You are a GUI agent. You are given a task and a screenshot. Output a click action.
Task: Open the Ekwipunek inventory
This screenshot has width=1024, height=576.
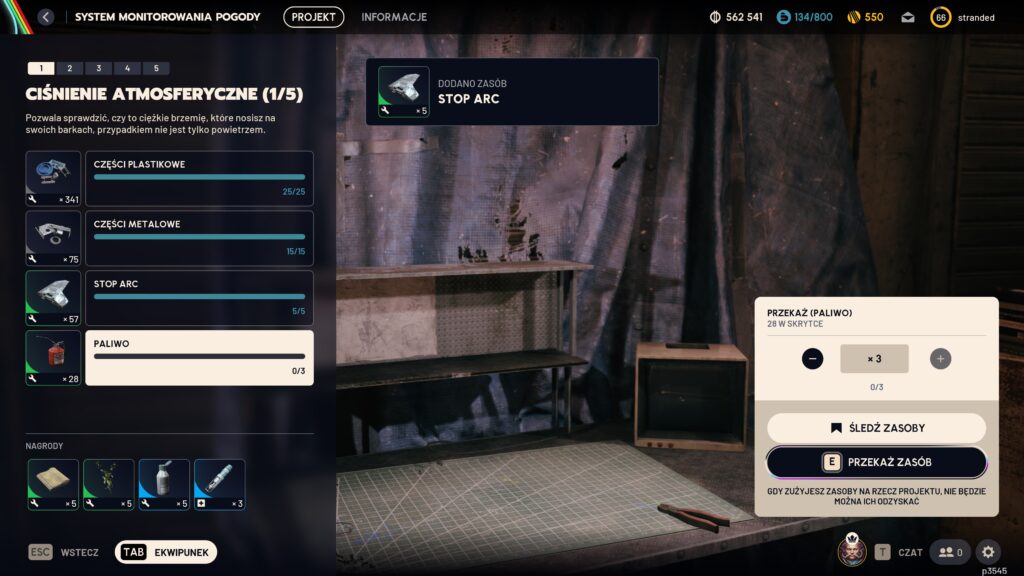[x=166, y=552]
